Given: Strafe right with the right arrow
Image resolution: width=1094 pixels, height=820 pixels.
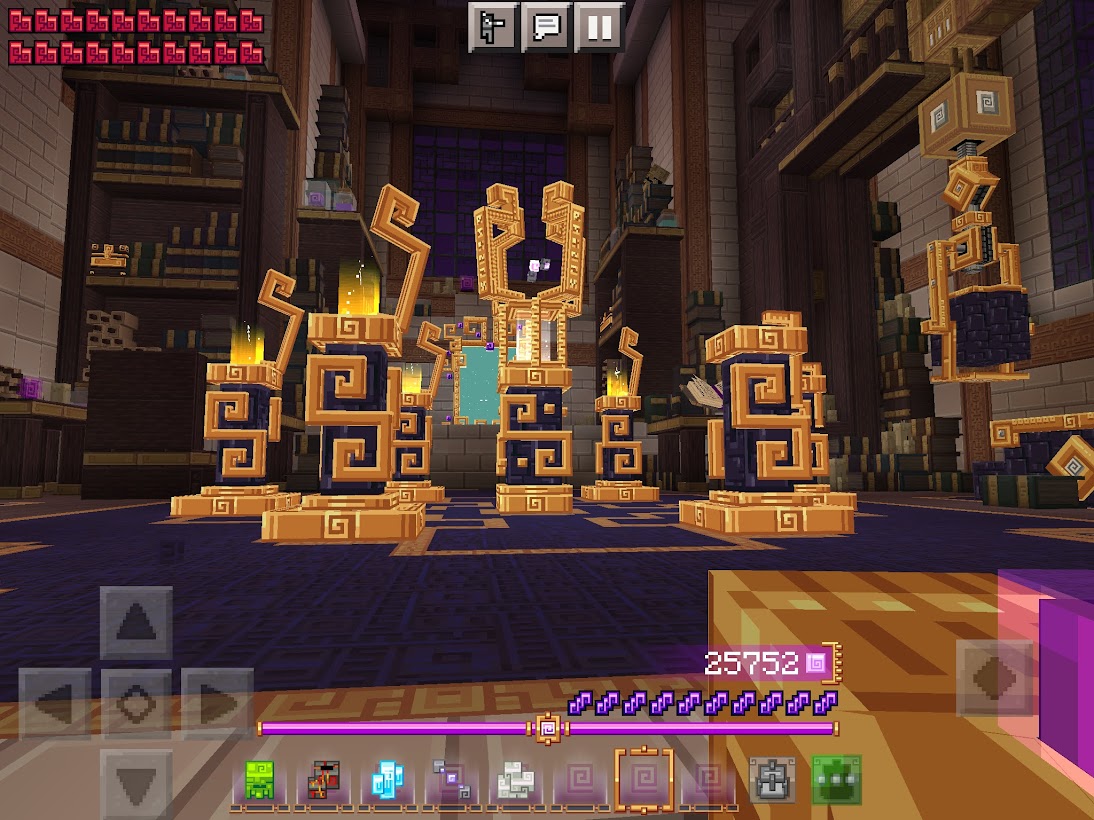Looking at the screenshot, I should pos(215,703).
